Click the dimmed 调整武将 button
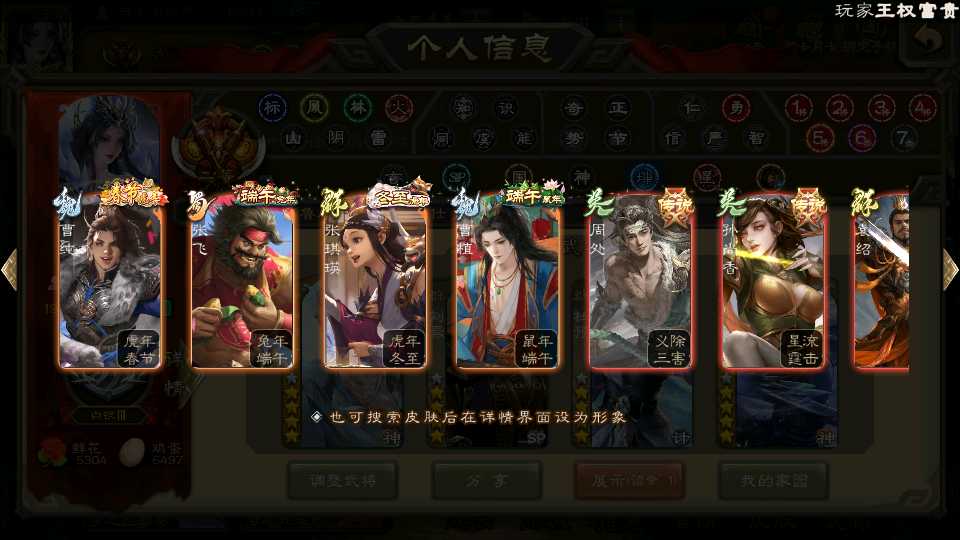 (342, 481)
